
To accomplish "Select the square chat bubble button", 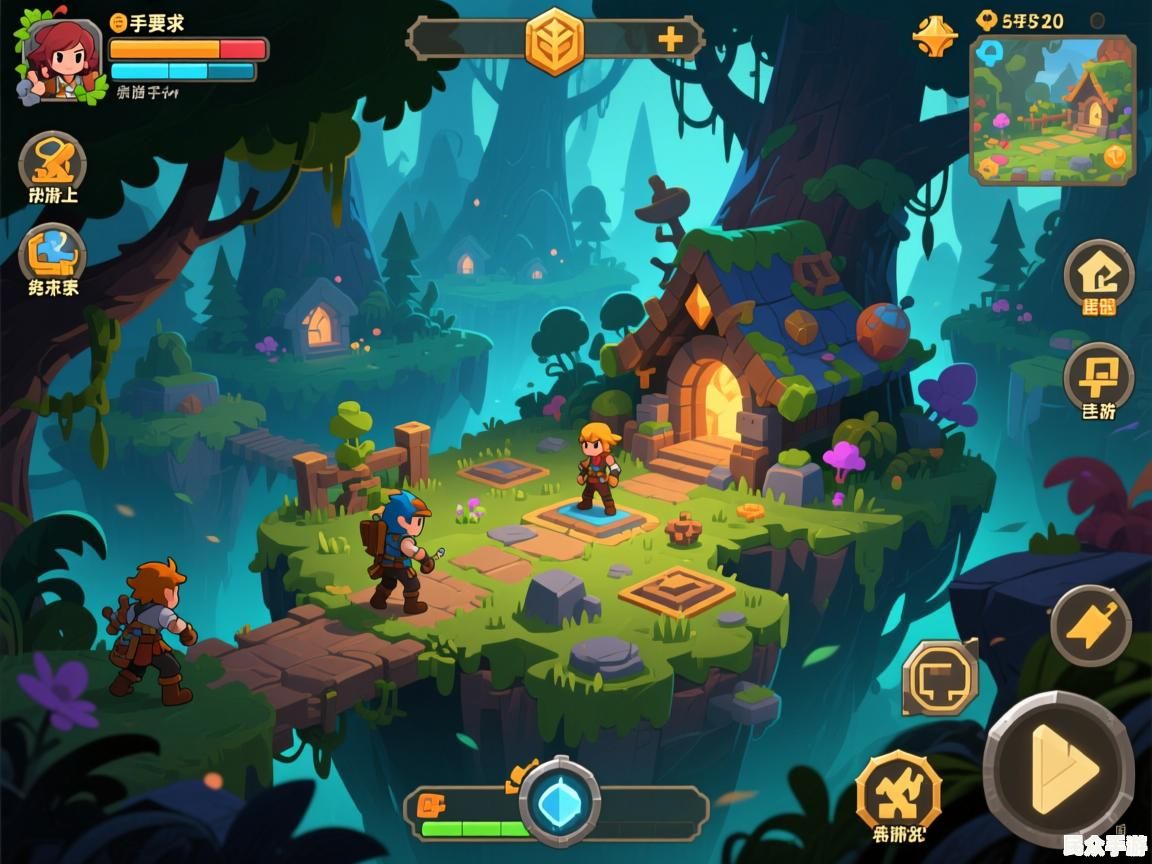I will (x=940, y=679).
